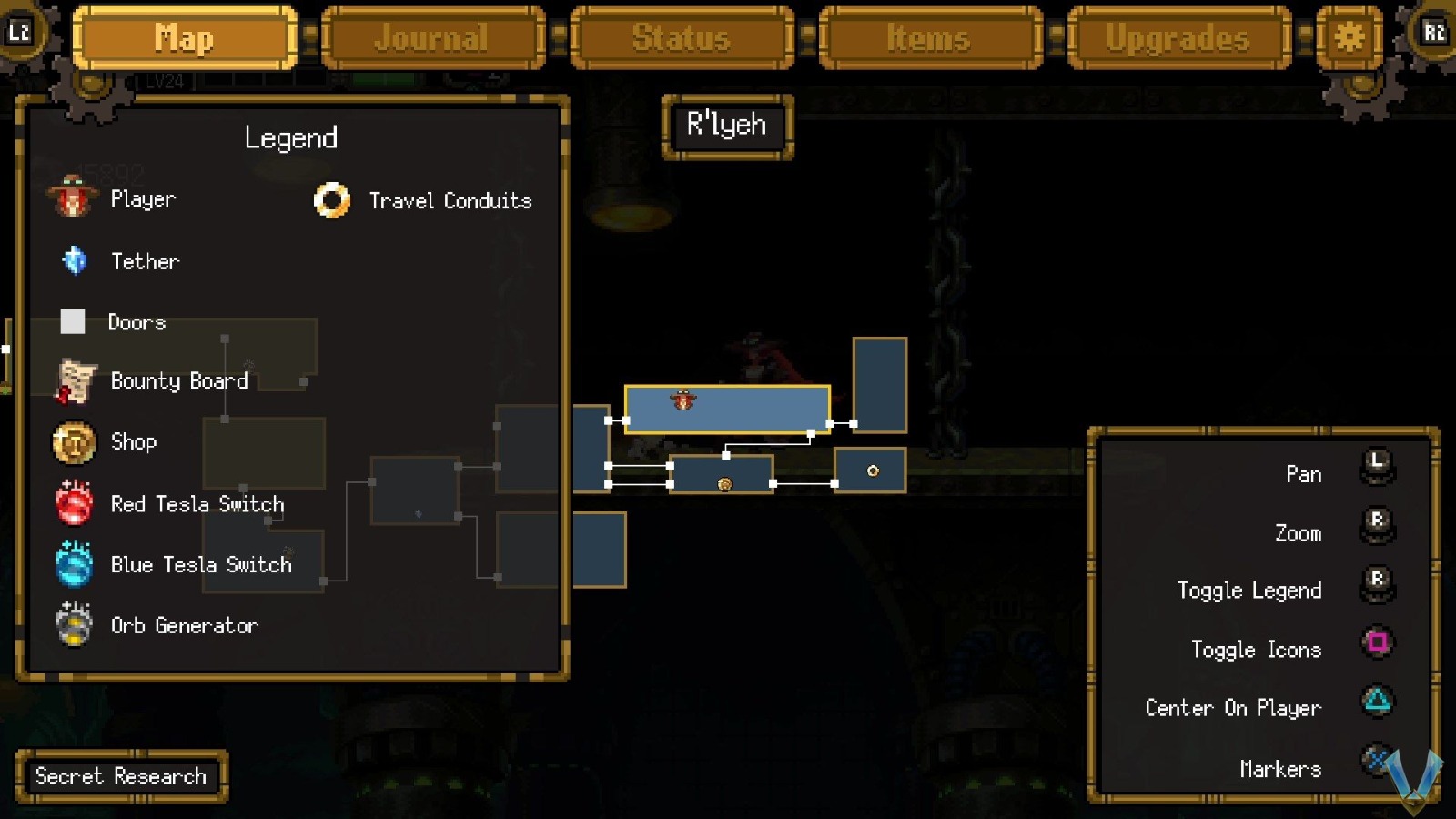1456x819 pixels.
Task: Select the Tether crystal icon in the Legend
Action: (x=74, y=261)
